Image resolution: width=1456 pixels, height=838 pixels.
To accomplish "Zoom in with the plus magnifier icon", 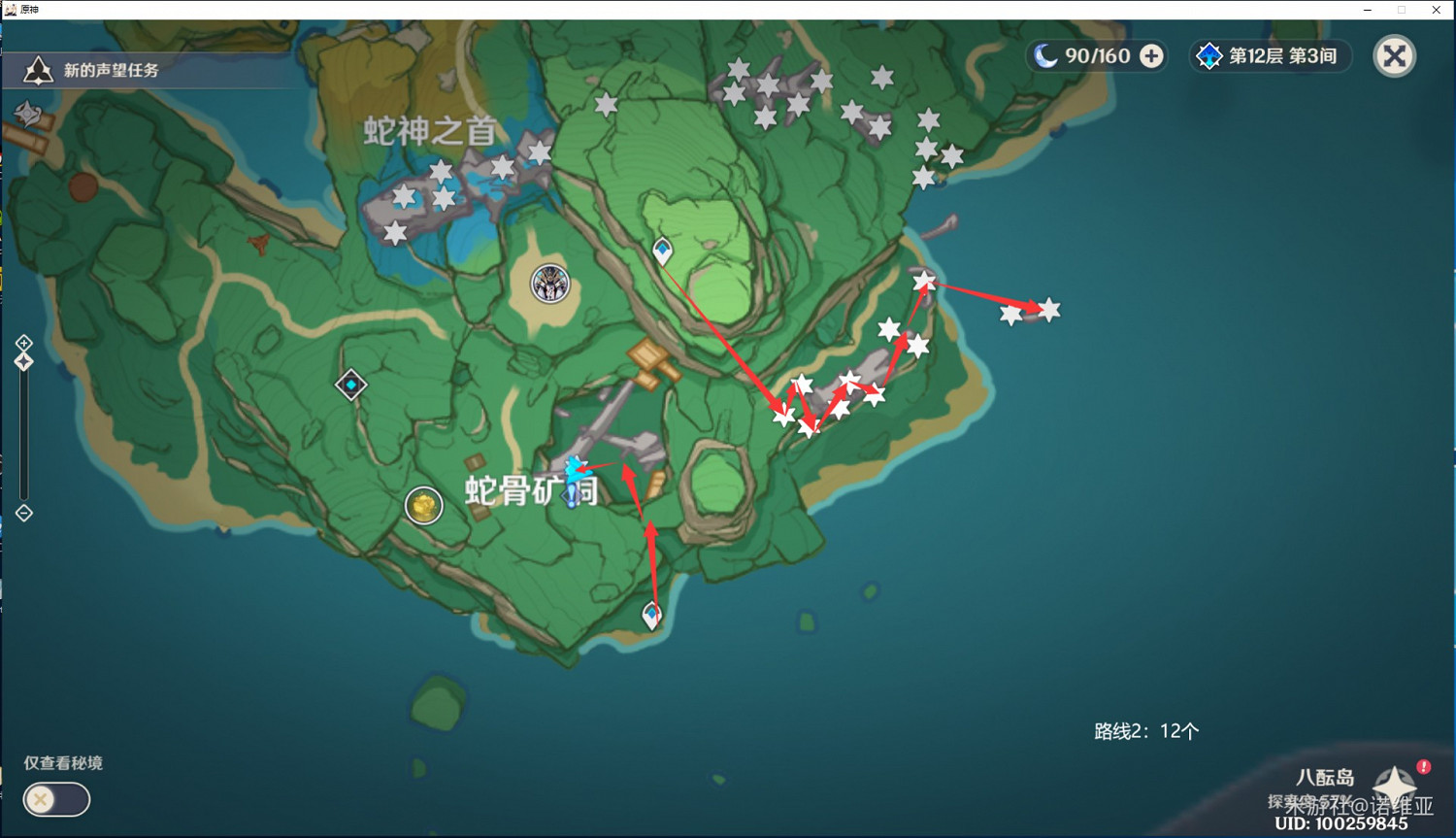I will pos(22,342).
